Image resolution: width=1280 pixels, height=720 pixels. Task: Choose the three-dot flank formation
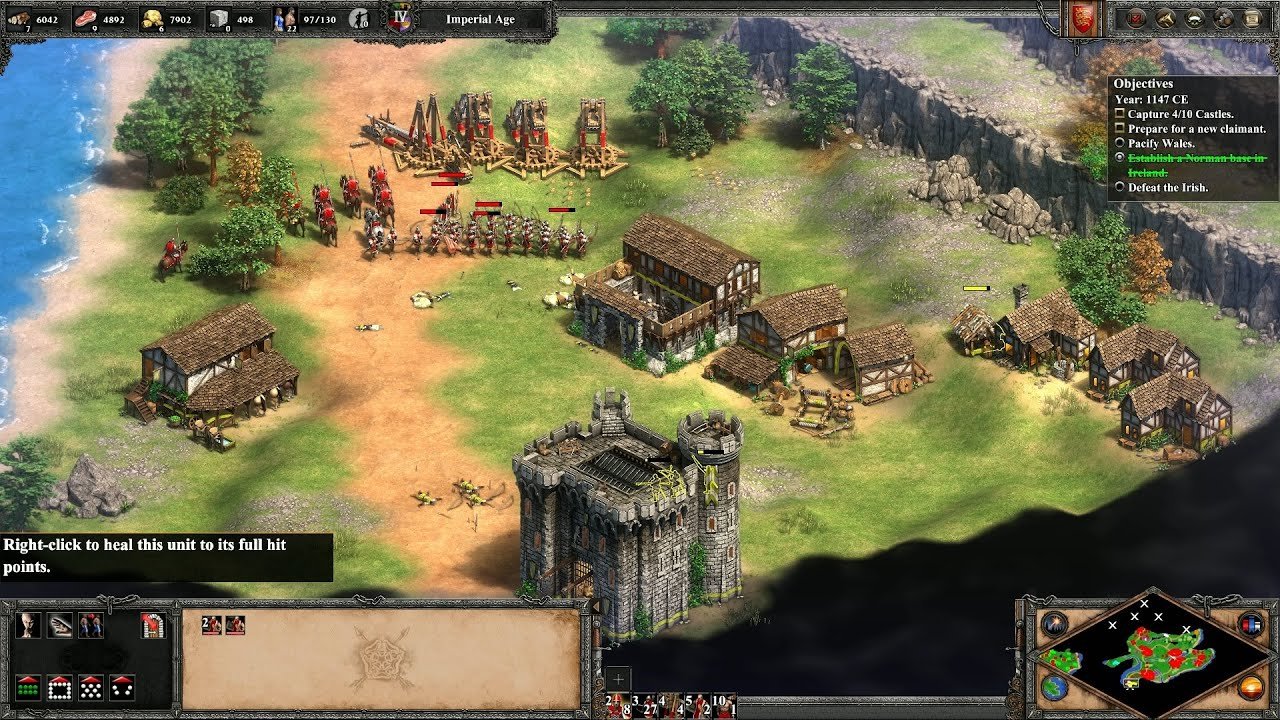tap(122, 688)
